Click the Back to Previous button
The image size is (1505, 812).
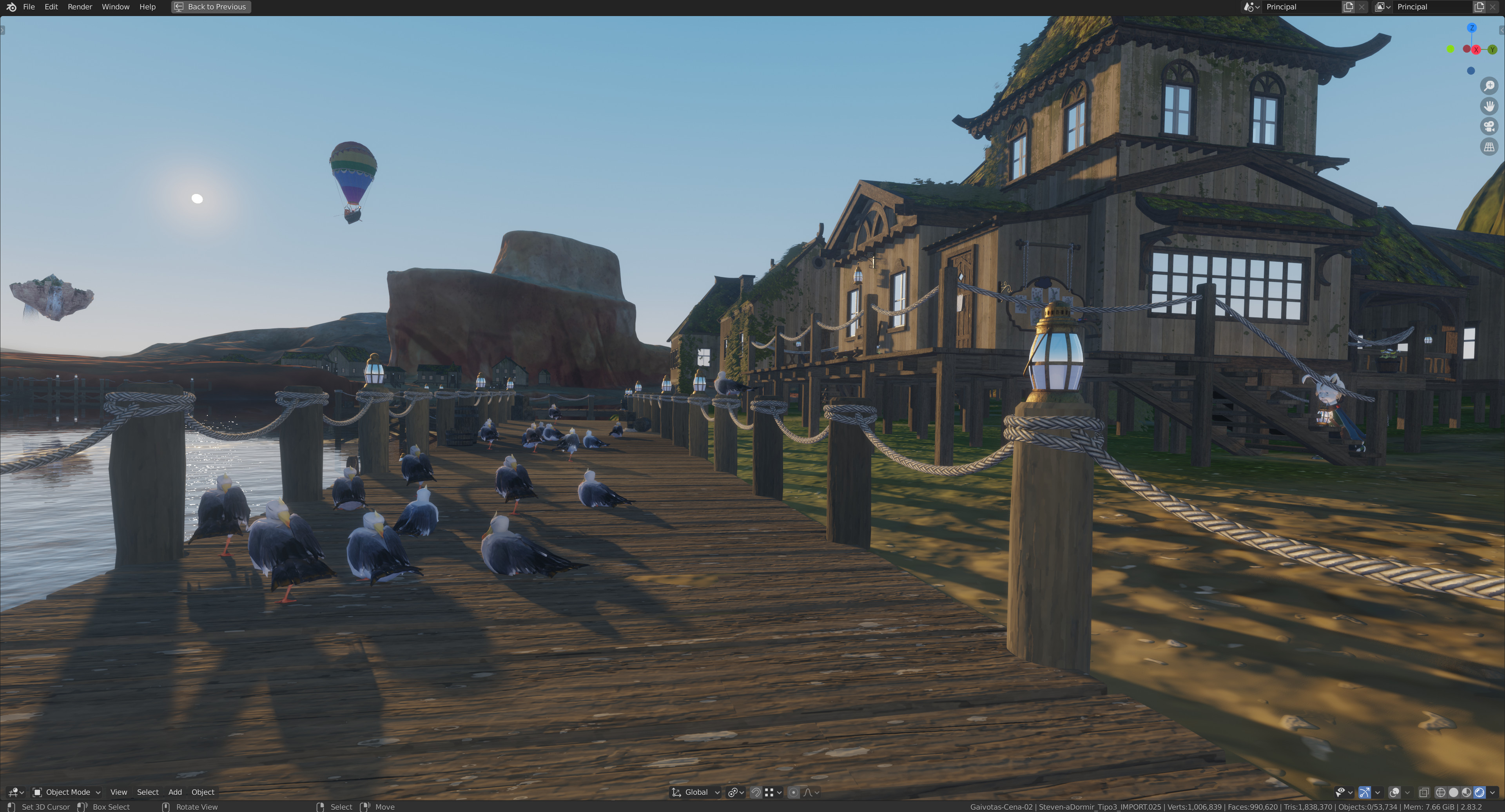[210, 6]
